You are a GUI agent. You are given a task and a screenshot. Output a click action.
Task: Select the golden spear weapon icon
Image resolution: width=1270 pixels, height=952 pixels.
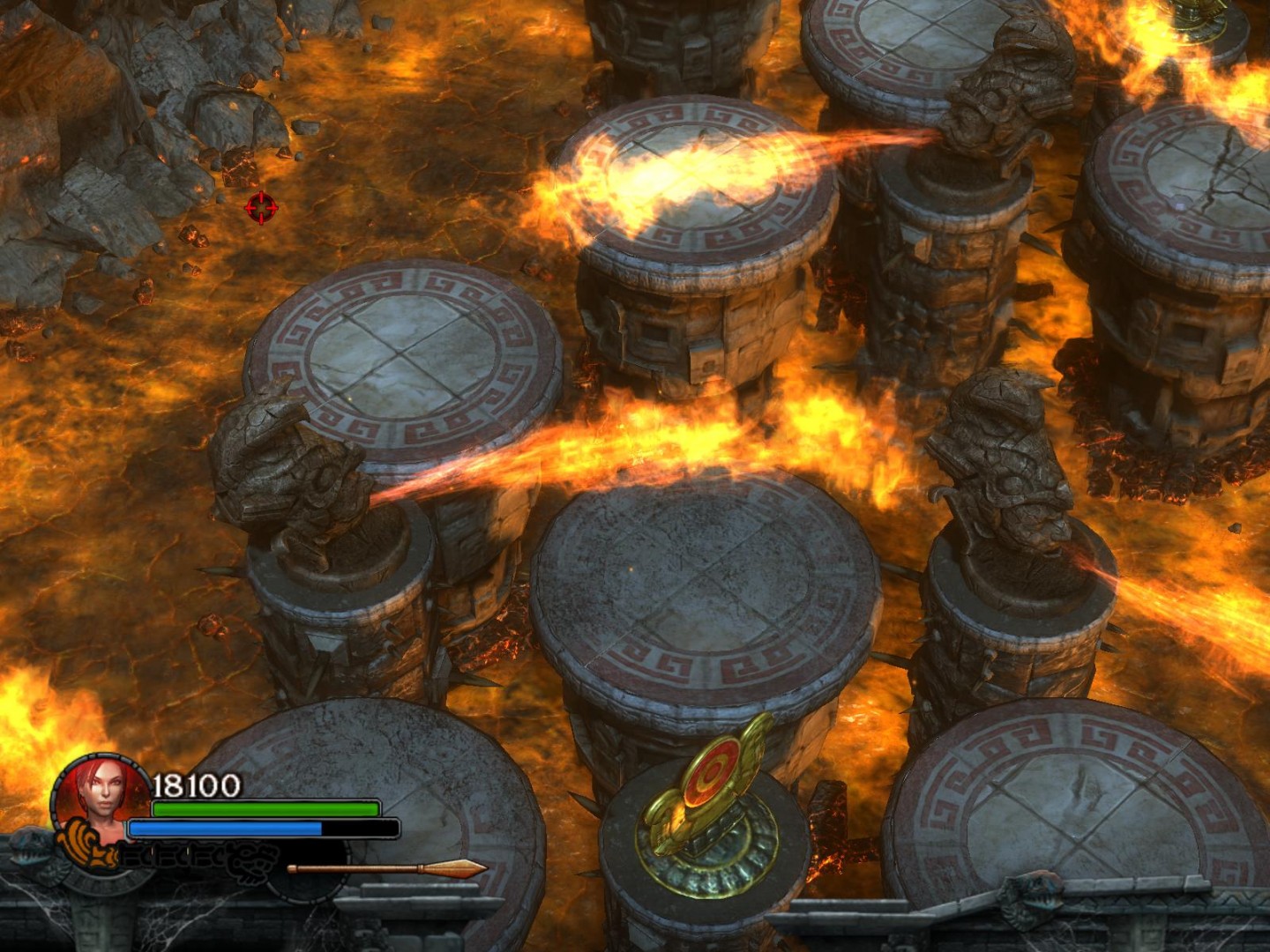tap(387, 869)
